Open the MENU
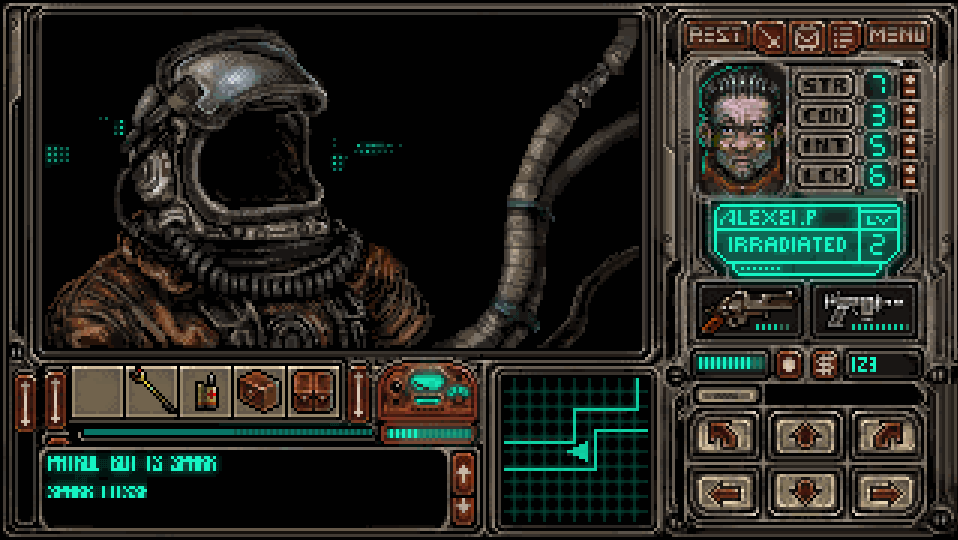958x540 pixels. pos(895,36)
